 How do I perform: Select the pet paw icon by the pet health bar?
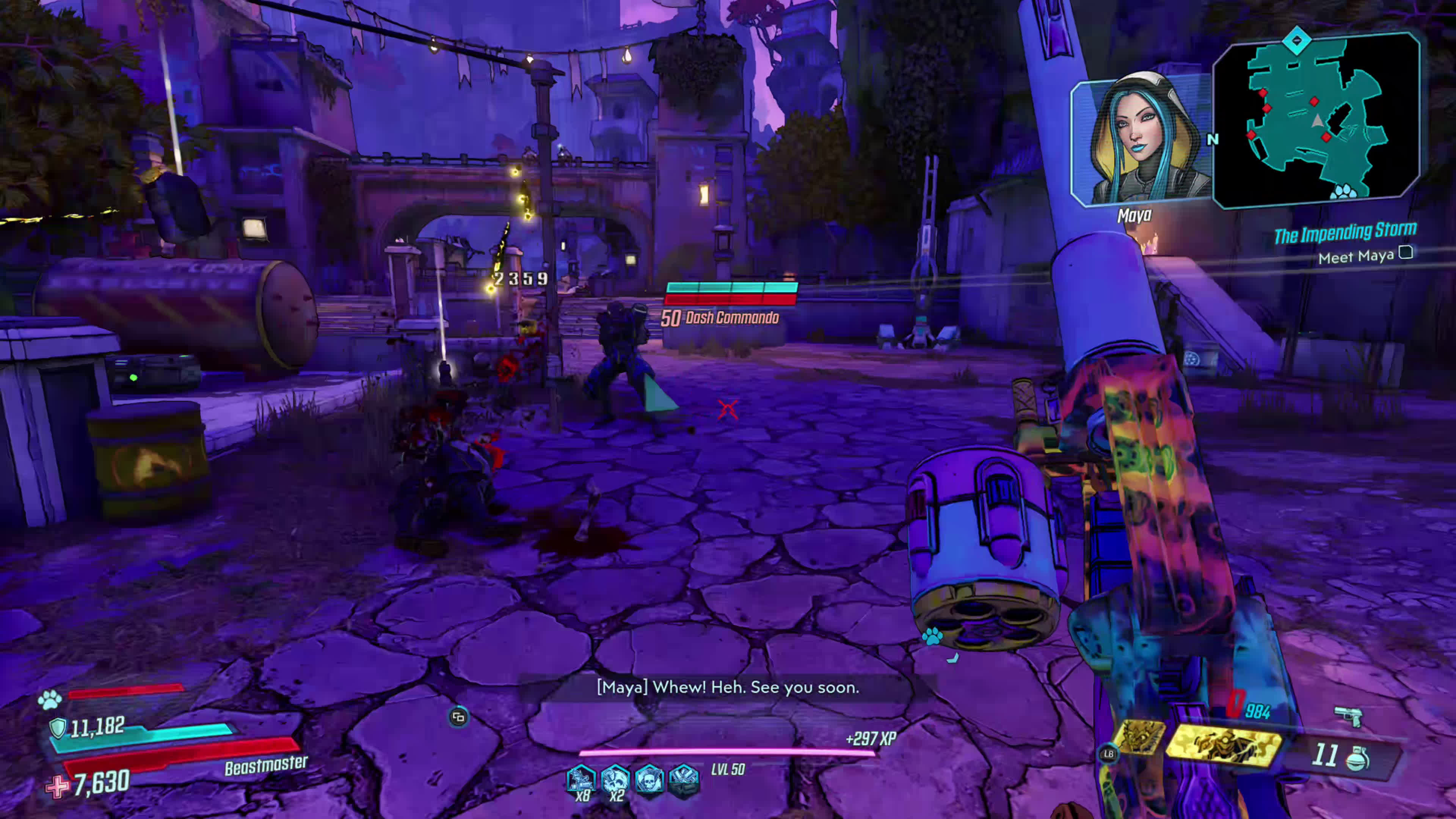point(50,700)
